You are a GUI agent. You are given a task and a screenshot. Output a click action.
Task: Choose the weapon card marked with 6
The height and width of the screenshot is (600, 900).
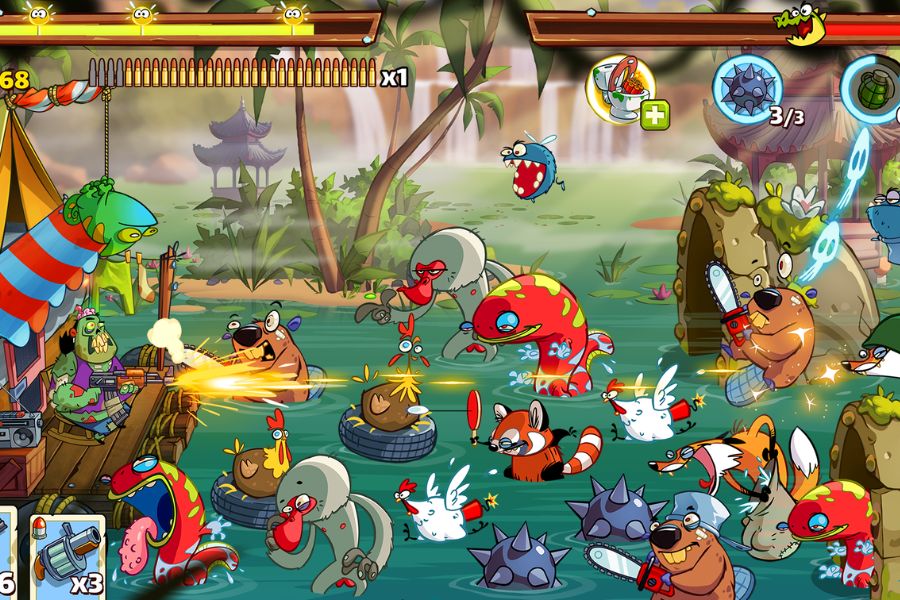[6, 555]
